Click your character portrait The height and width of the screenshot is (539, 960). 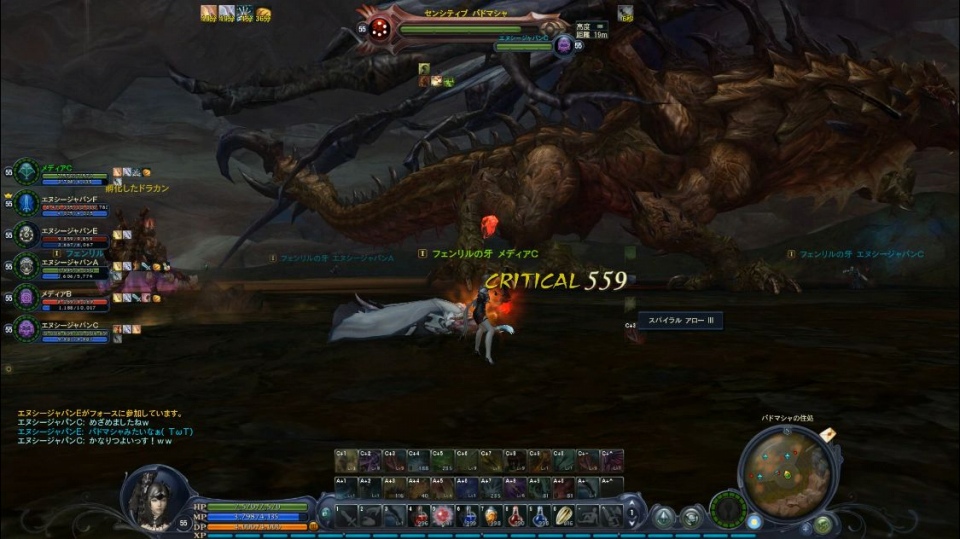click(x=155, y=497)
